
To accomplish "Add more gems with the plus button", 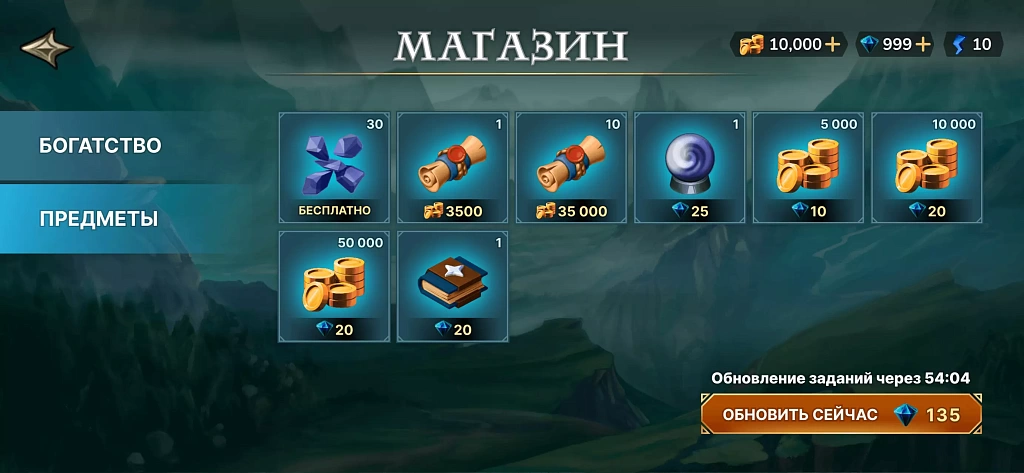I will 922,44.
